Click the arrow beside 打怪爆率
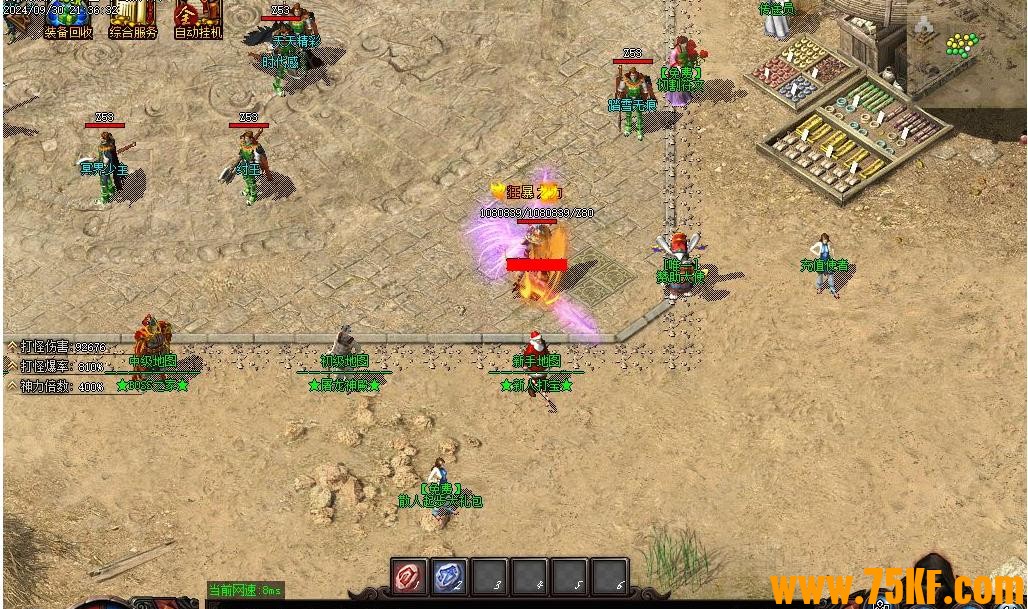The image size is (1028, 609). tap(12, 366)
